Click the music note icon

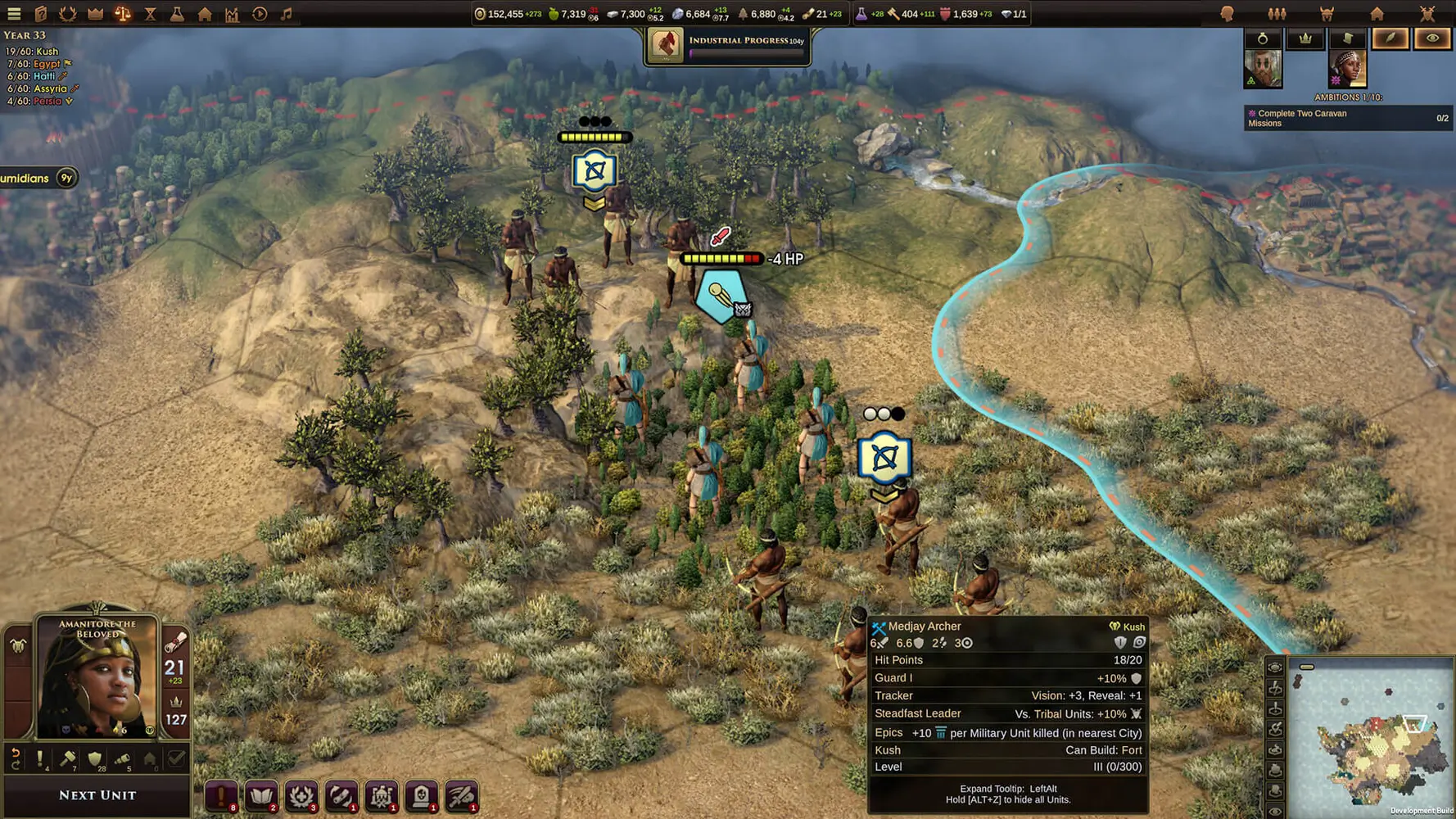click(x=287, y=14)
